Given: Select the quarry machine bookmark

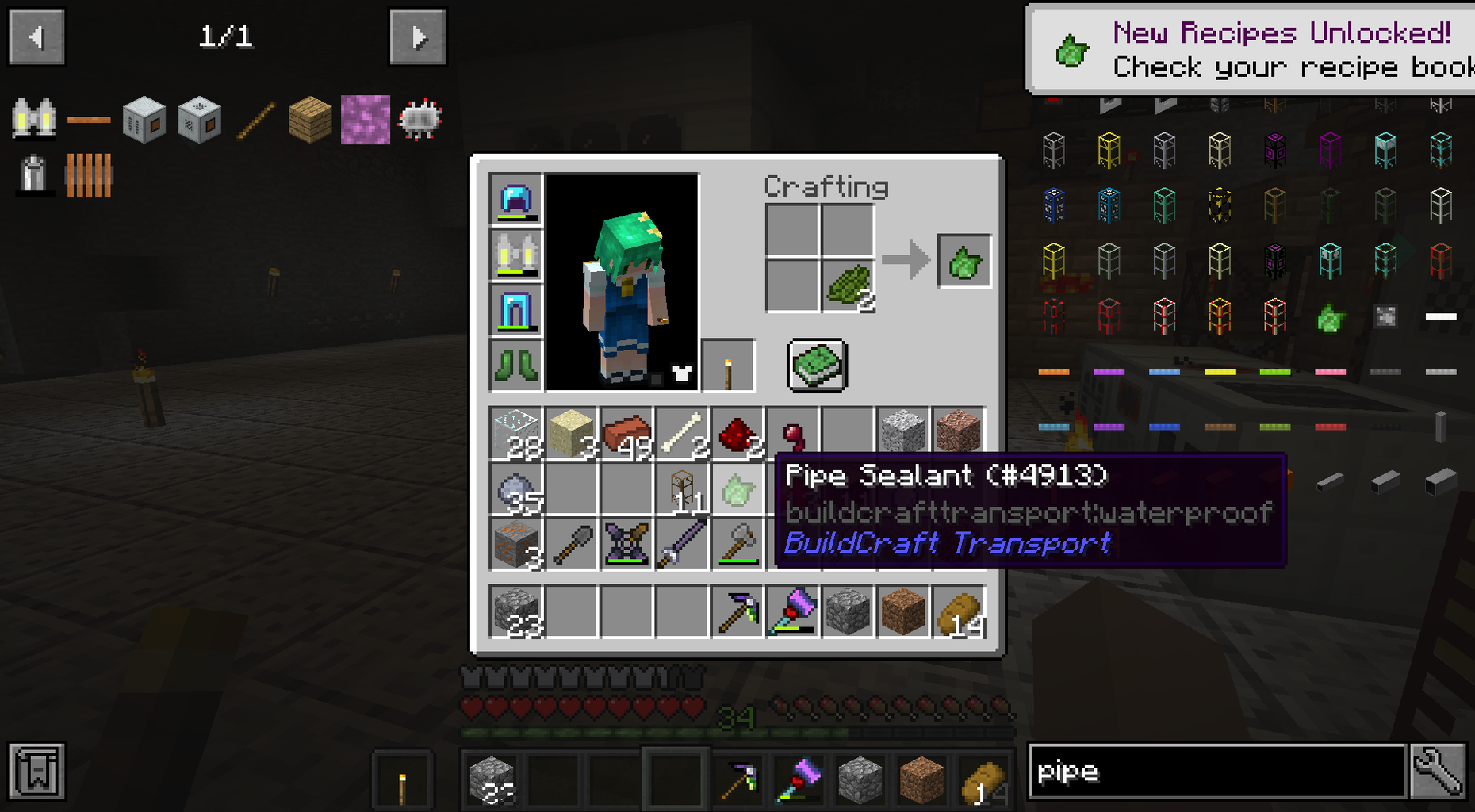Looking at the screenshot, I should [143, 119].
